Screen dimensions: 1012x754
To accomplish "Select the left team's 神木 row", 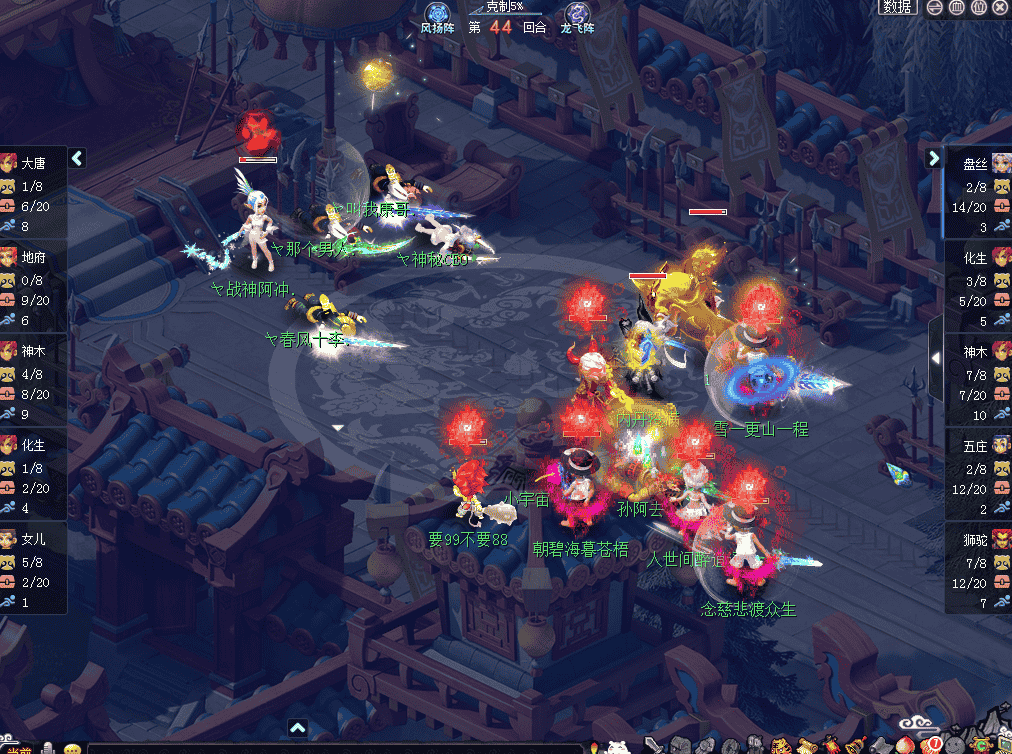I will (33, 379).
